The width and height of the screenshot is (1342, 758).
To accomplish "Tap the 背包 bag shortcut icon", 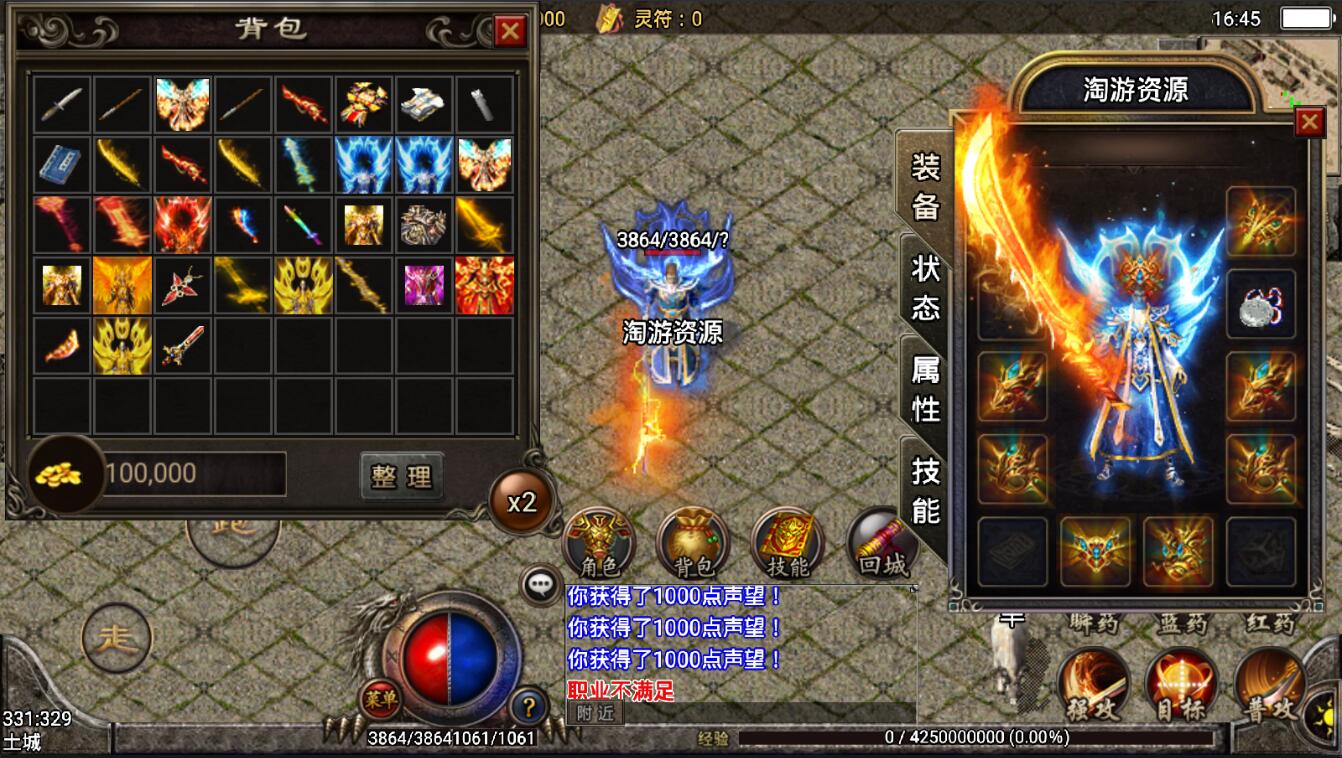I will point(694,545).
